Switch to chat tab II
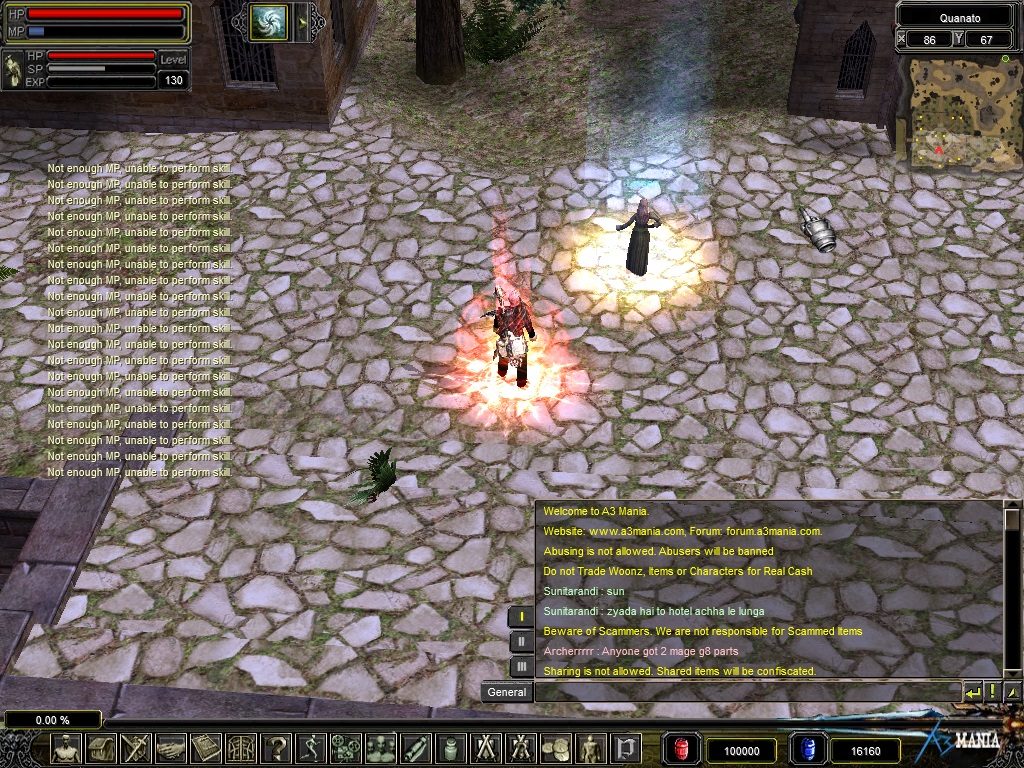The width and height of the screenshot is (1024, 768). [x=521, y=641]
